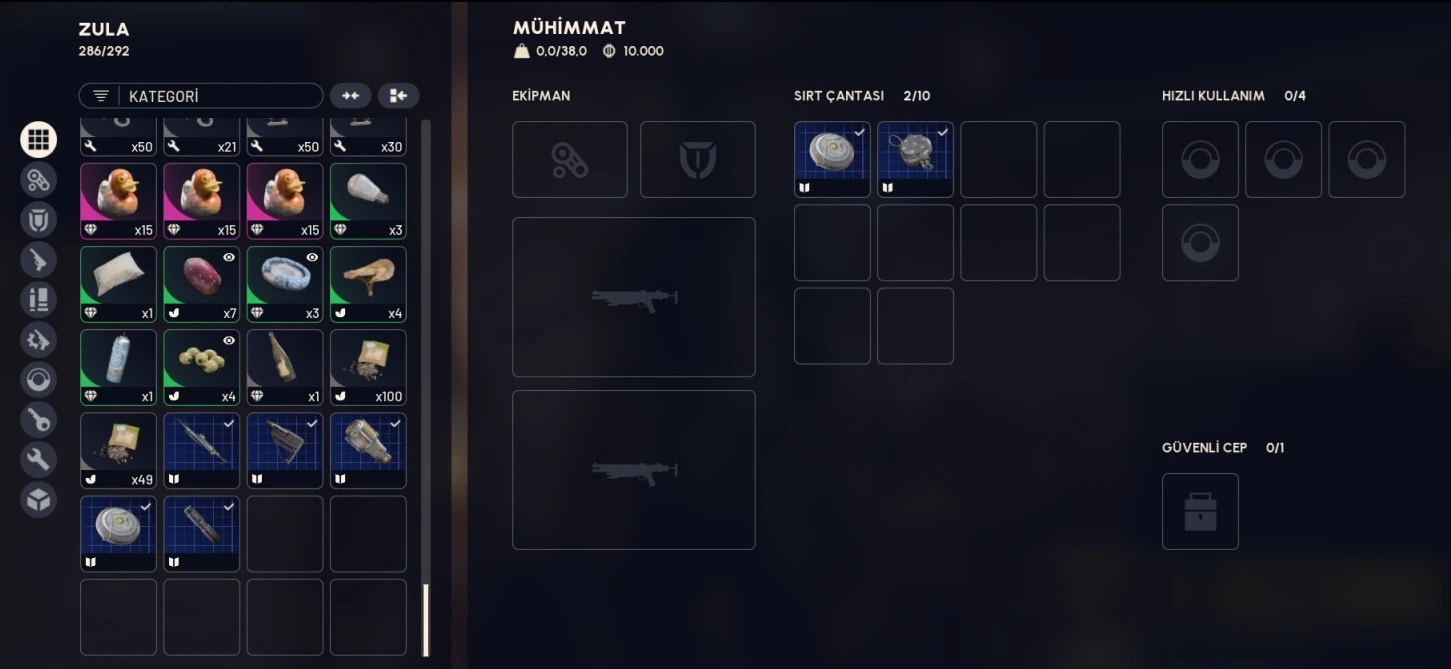Switch to the shield category tab
Image resolution: width=1451 pixels, height=669 pixels.
coord(38,219)
